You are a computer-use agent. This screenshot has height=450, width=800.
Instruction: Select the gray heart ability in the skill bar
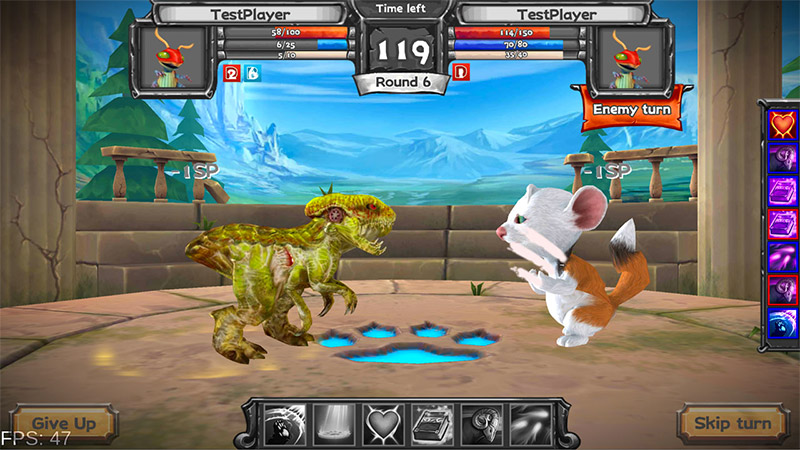(x=382, y=424)
